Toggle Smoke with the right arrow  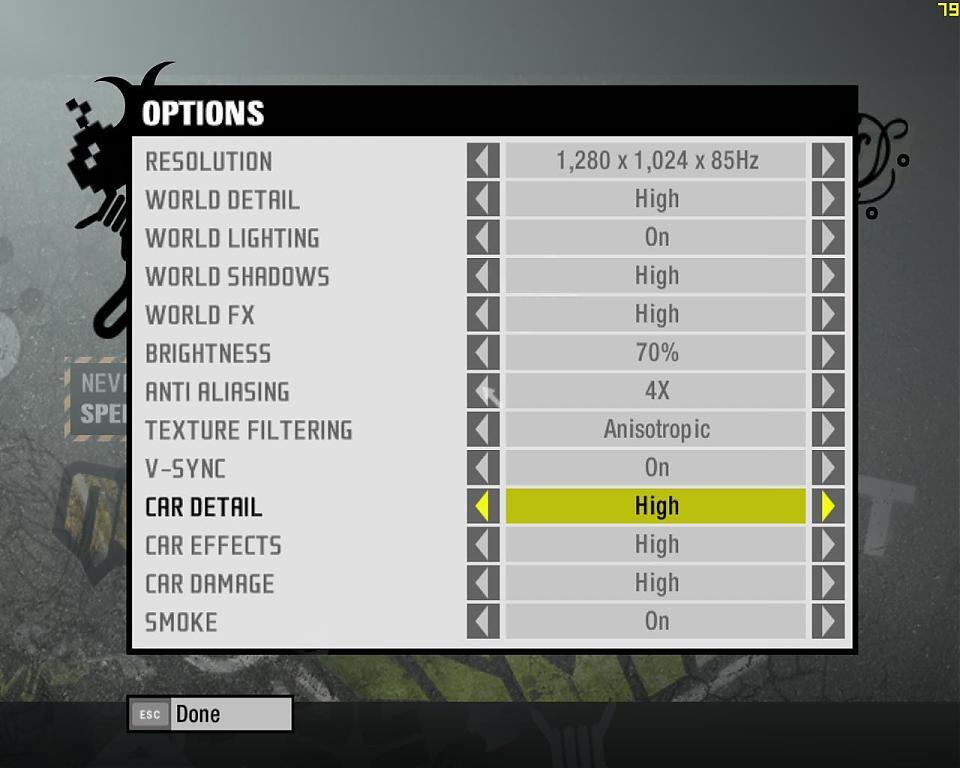click(828, 622)
